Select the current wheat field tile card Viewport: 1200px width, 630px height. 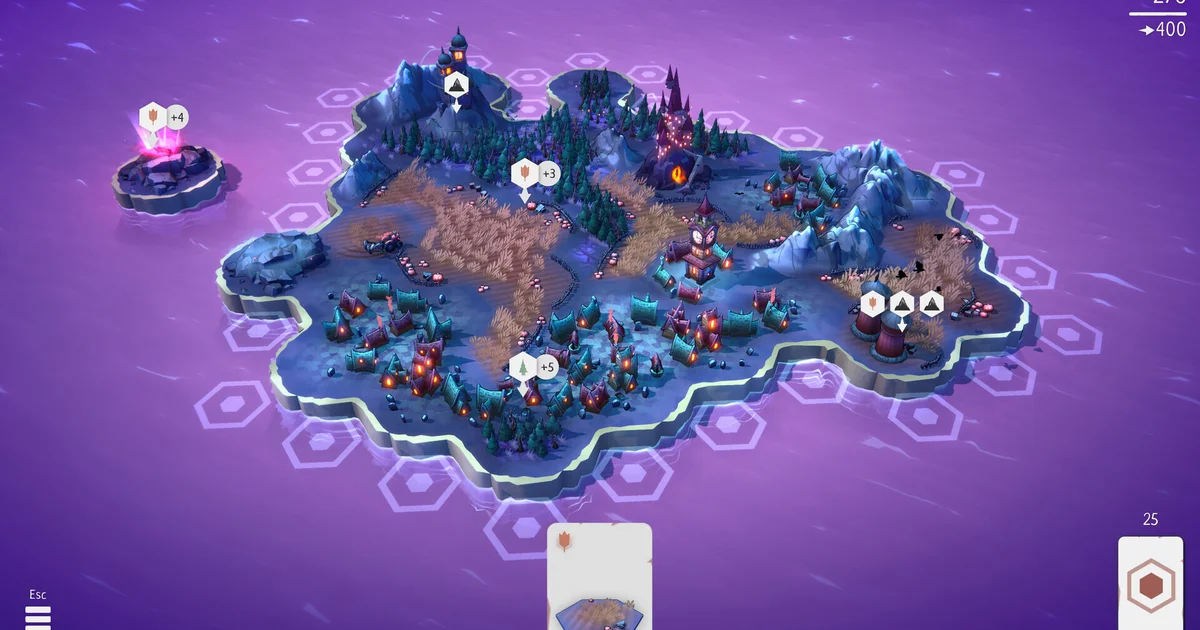click(x=600, y=578)
